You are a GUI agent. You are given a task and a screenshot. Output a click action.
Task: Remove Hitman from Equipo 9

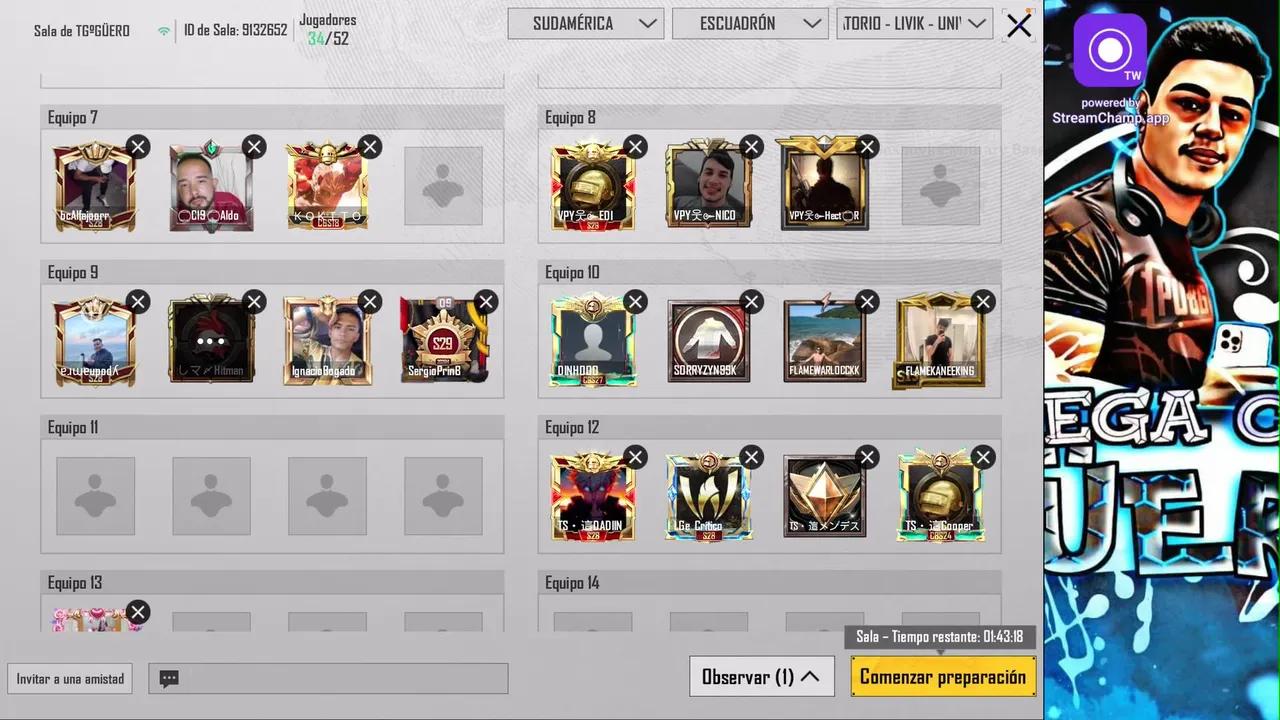pyautogui.click(x=253, y=302)
